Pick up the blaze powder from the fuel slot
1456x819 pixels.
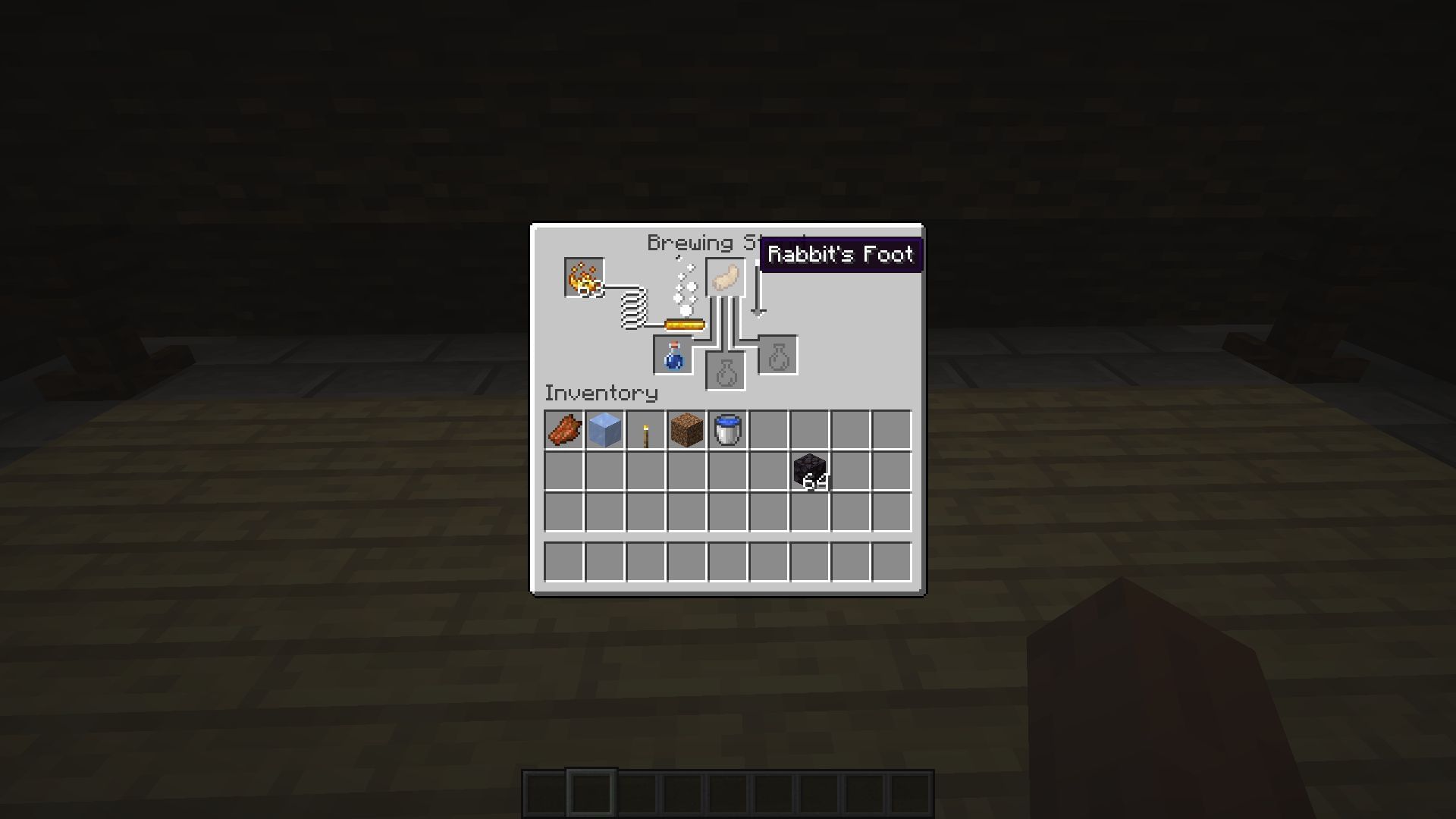click(x=584, y=278)
